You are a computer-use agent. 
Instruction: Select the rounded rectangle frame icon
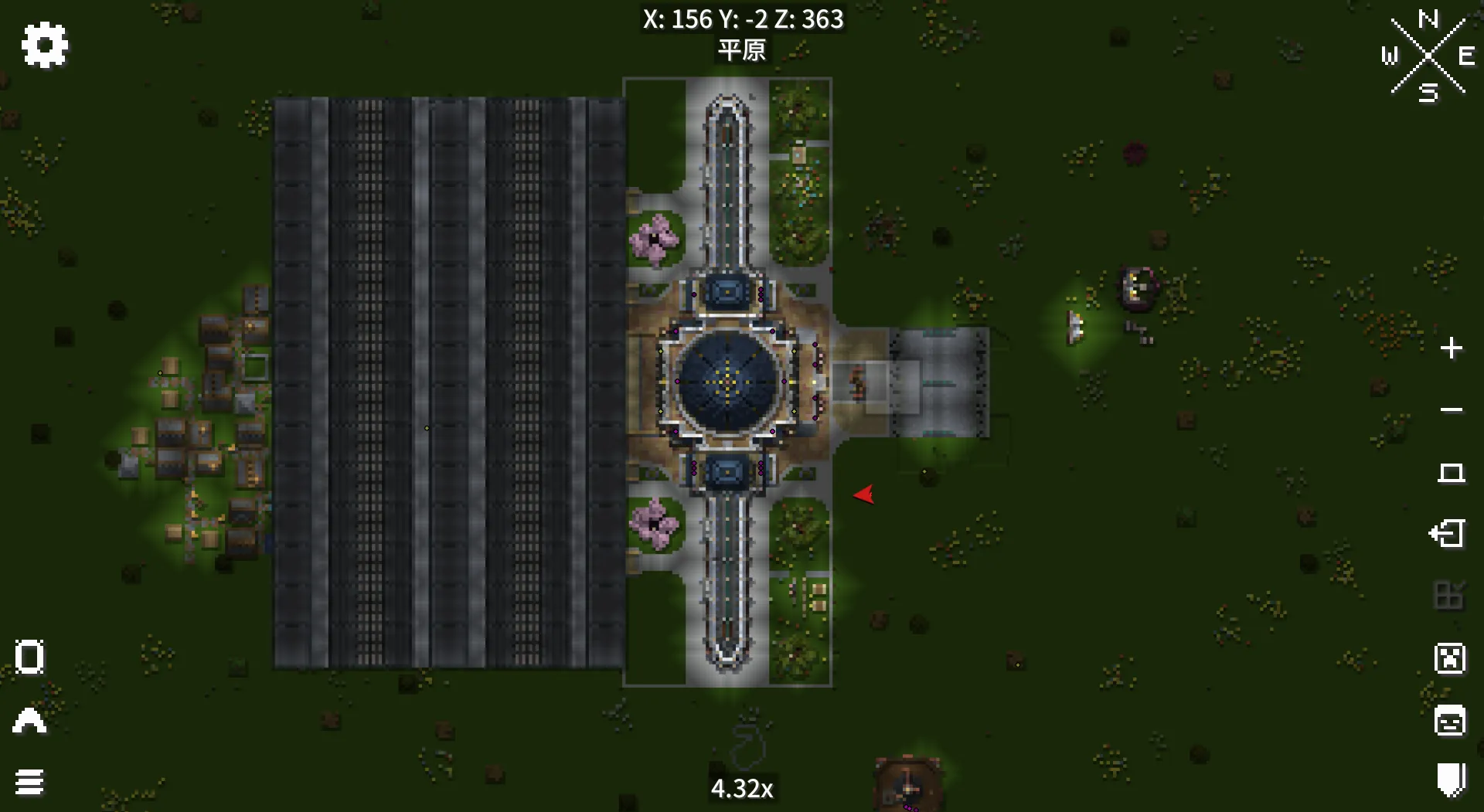click(29, 657)
